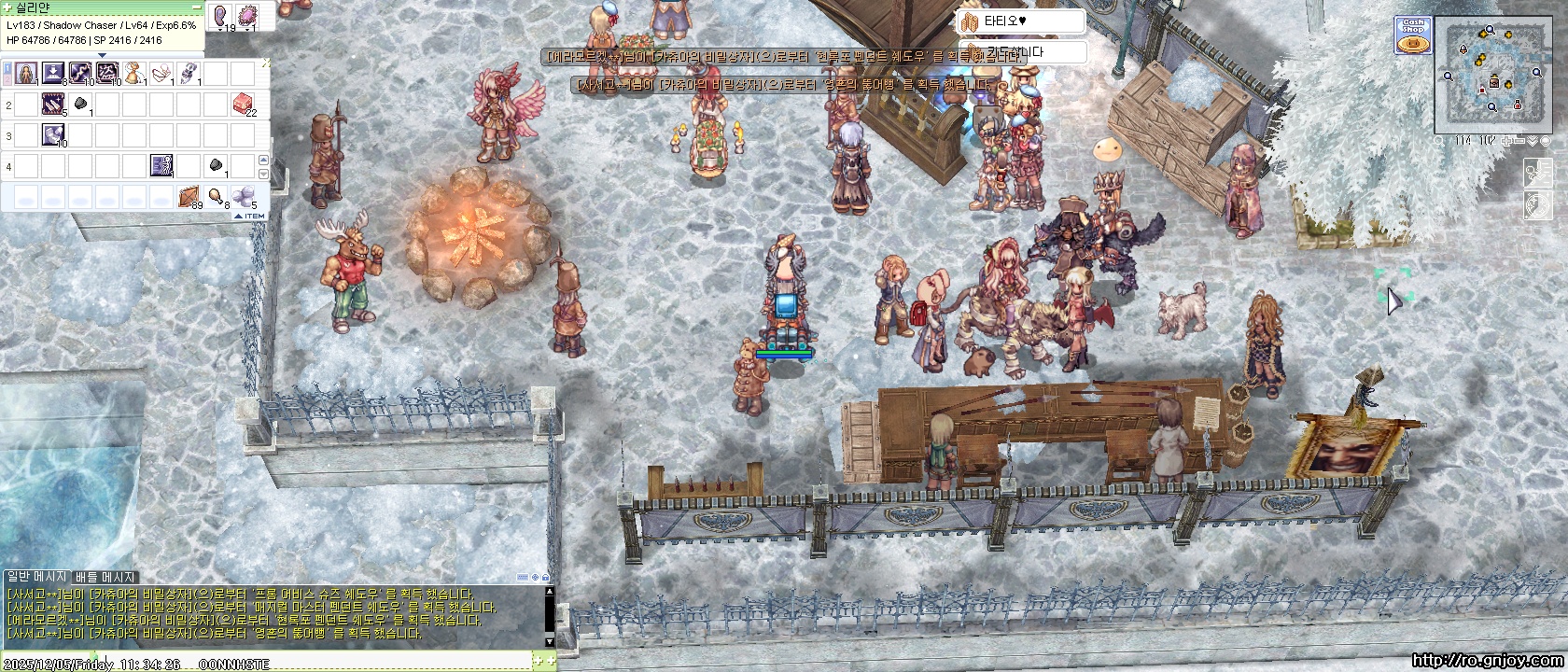Collapse the ITEM quick bar toggle
Image resolution: width=1568 pixels, height=672 pixels.
(249, 216)
